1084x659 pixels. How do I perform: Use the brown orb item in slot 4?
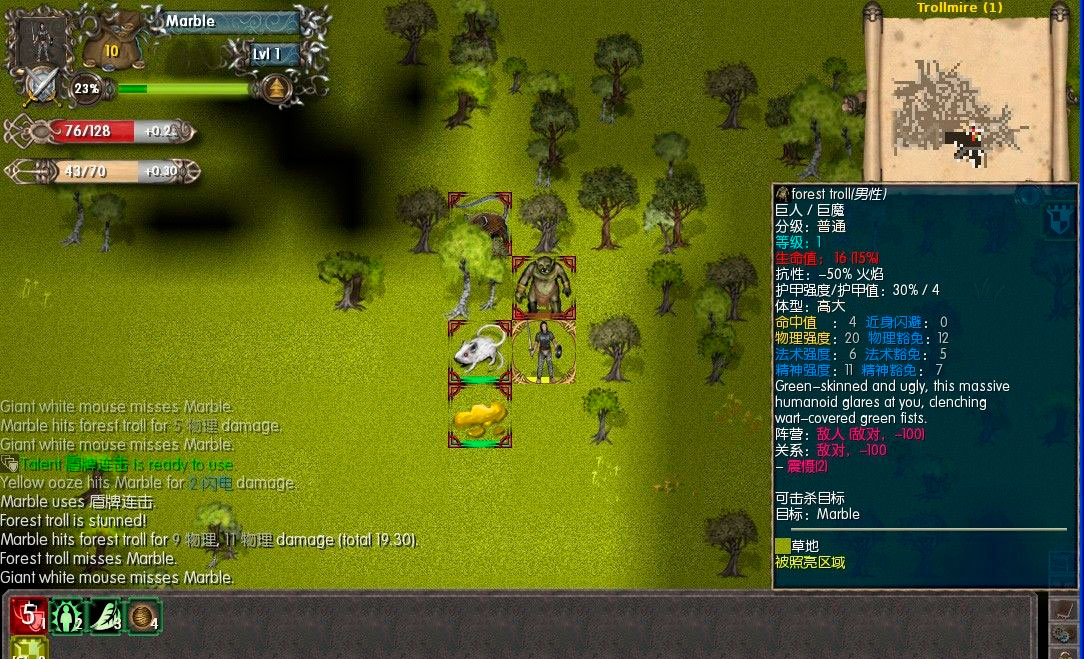click(x=143, y=616)
